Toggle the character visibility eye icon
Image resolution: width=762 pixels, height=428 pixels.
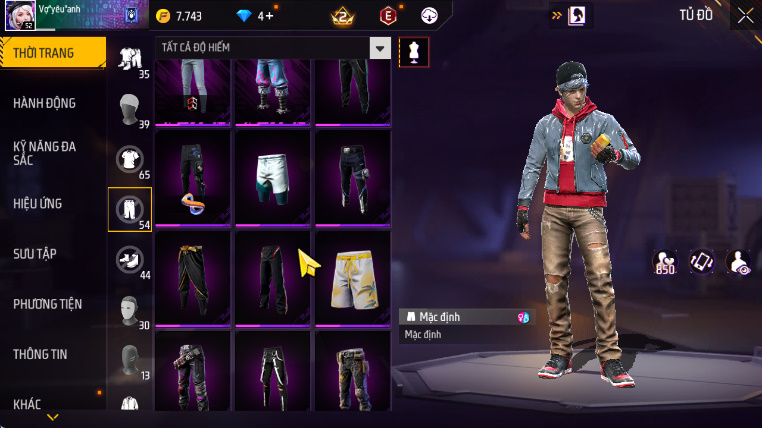(x=738, y=262)
